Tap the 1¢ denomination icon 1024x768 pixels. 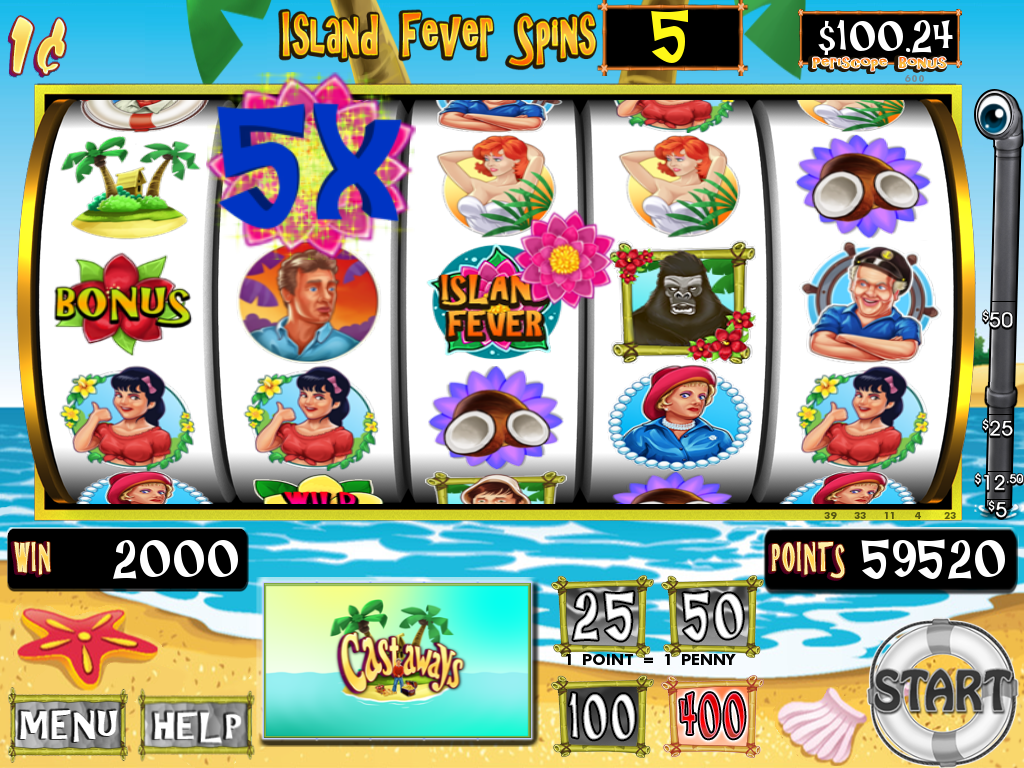(38, 46)
